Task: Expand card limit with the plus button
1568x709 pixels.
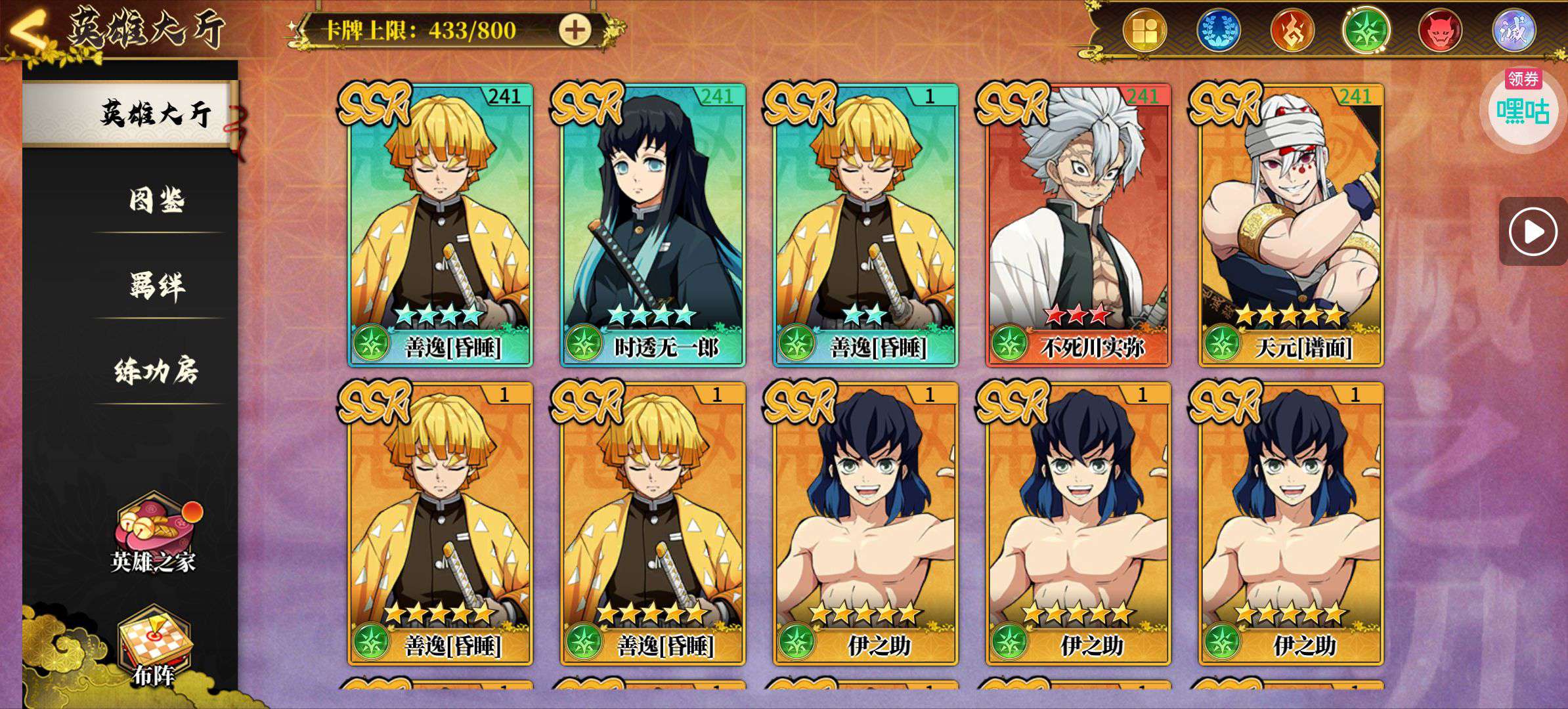Action: coord(575,30)
